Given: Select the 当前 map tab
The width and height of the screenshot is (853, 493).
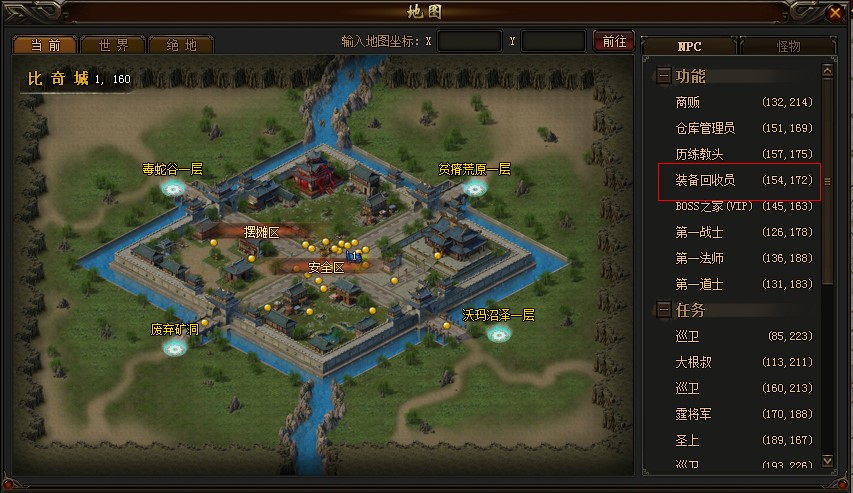Looking at the screenshot, I should pos(46,45).
